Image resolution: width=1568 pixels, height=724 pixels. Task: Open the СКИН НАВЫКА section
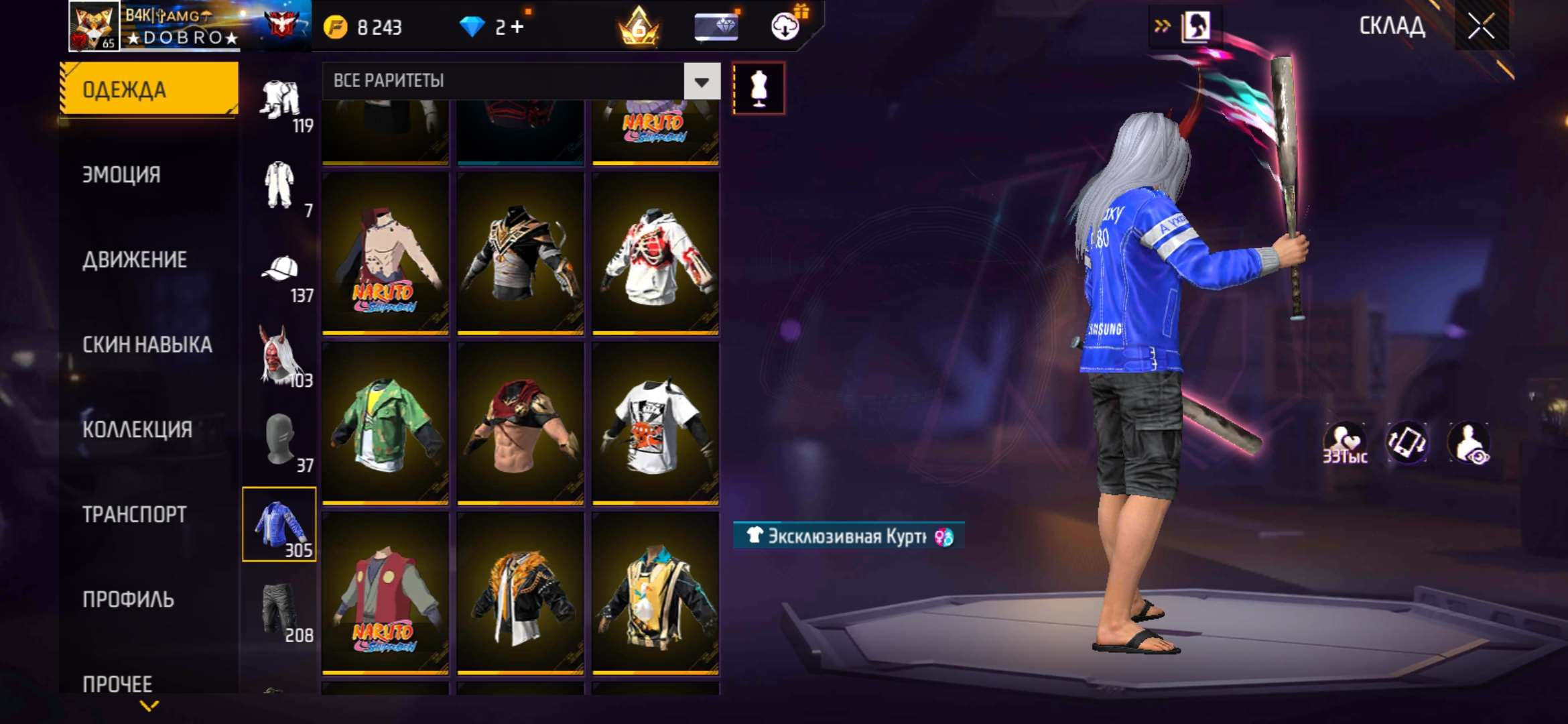coord(147,345)
